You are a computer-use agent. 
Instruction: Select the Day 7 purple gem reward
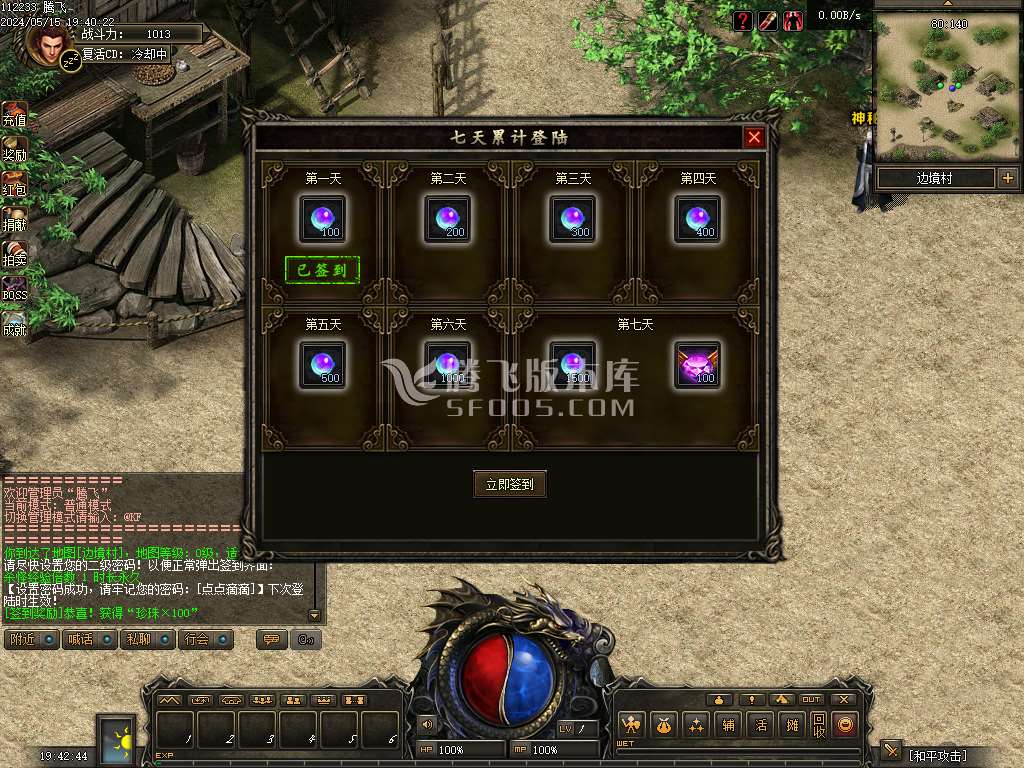point(697,364)
